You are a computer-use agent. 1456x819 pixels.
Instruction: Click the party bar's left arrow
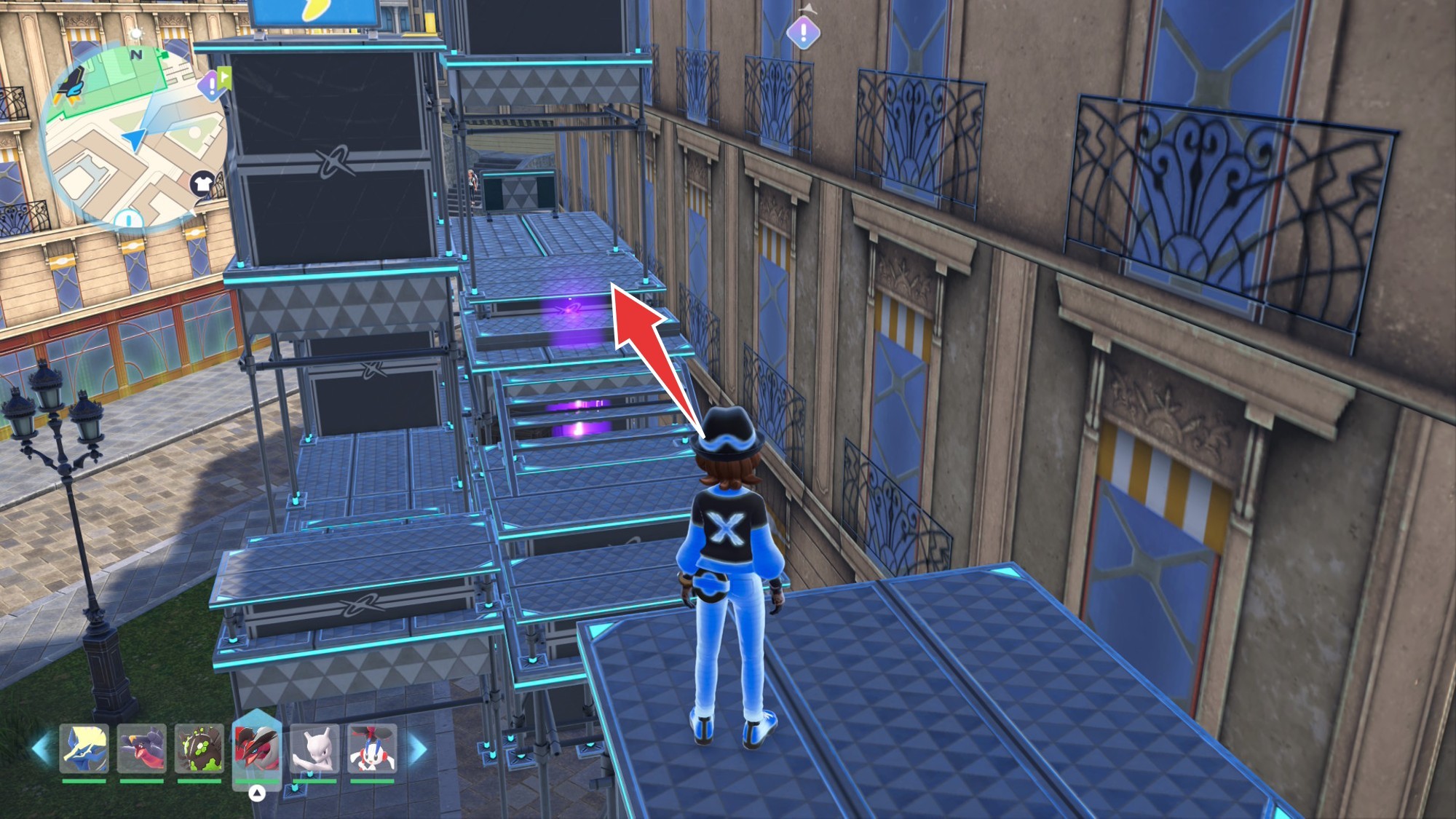tap(40, 749)
